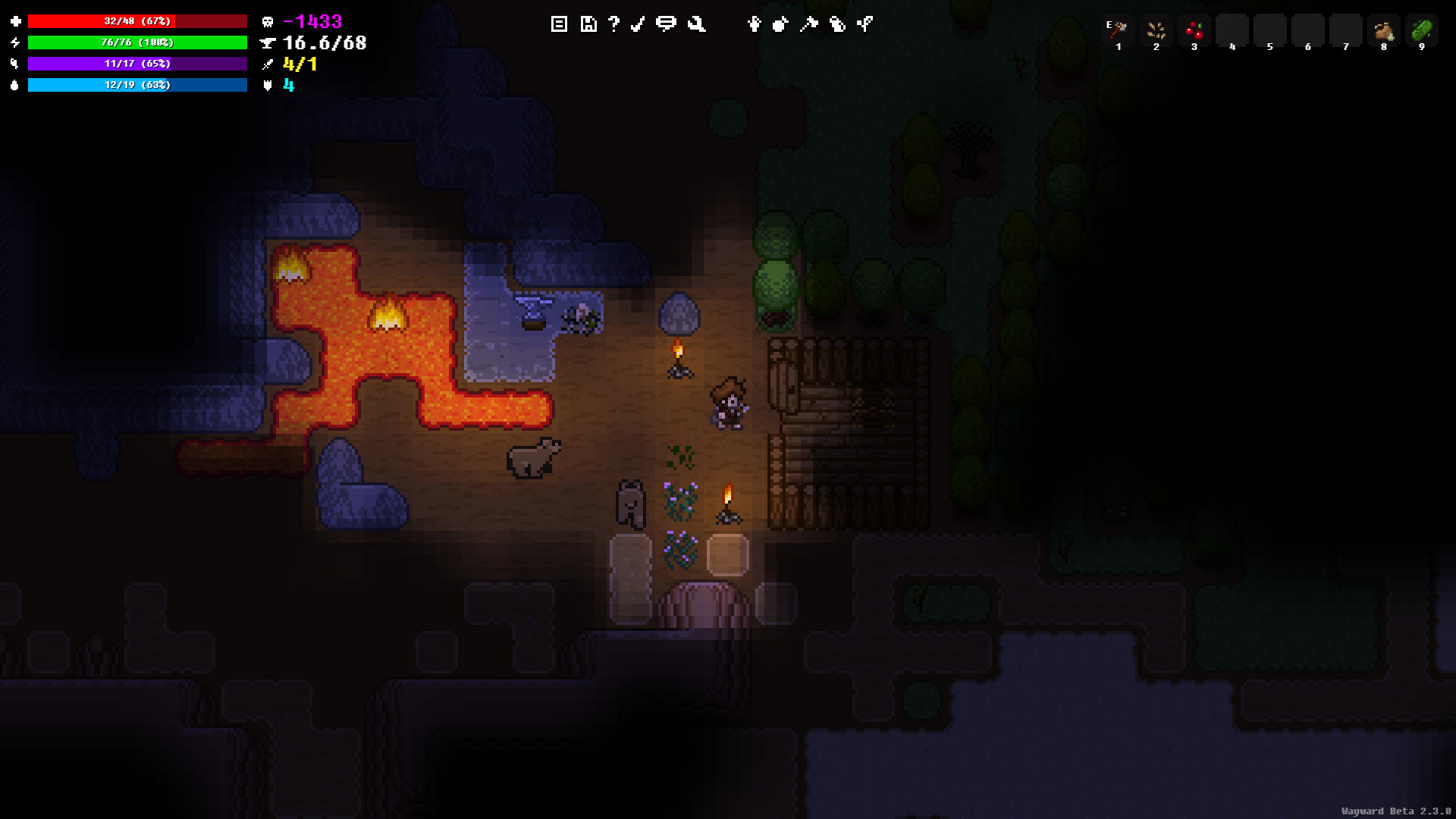The width and height of the screenshot is (1456, 819).
Task: Open the game menu icon
Action: [x=559, y=24]
